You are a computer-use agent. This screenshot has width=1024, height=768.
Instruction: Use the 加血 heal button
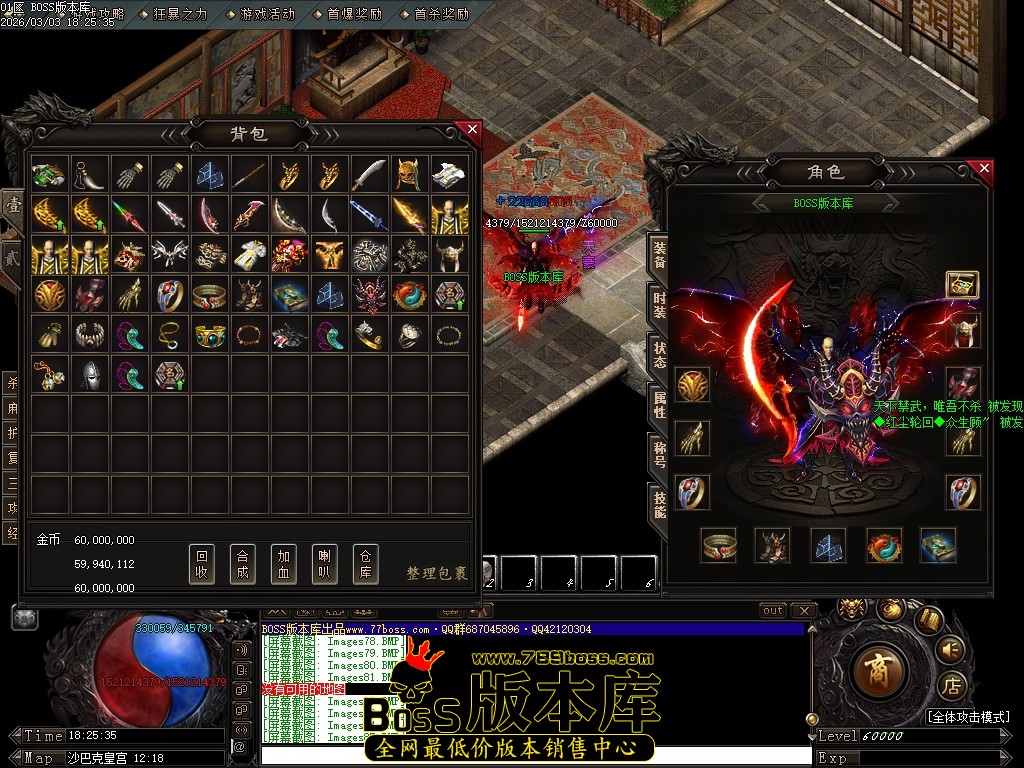(284, 565)
